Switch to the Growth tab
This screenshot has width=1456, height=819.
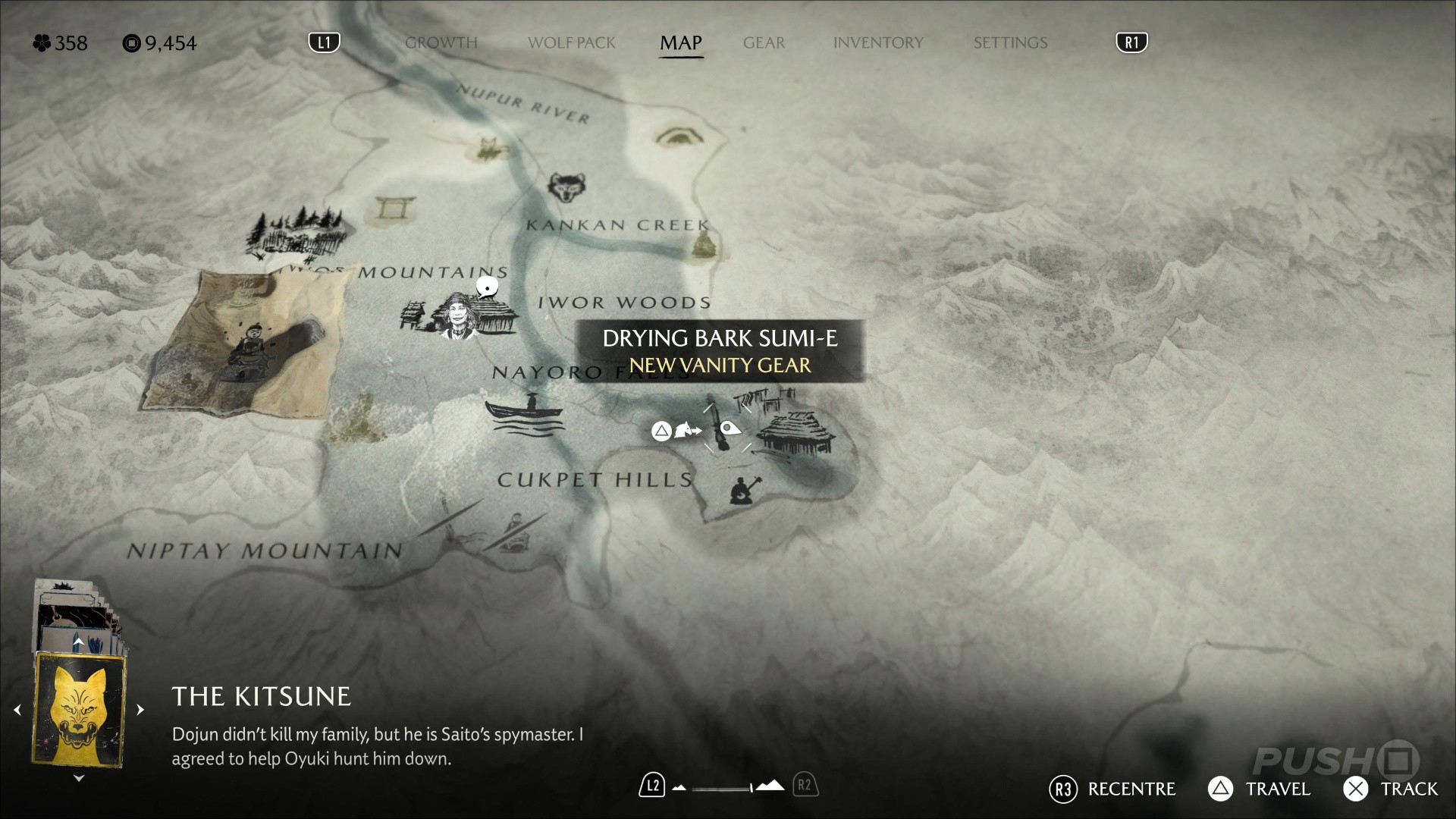pos(441,42)
